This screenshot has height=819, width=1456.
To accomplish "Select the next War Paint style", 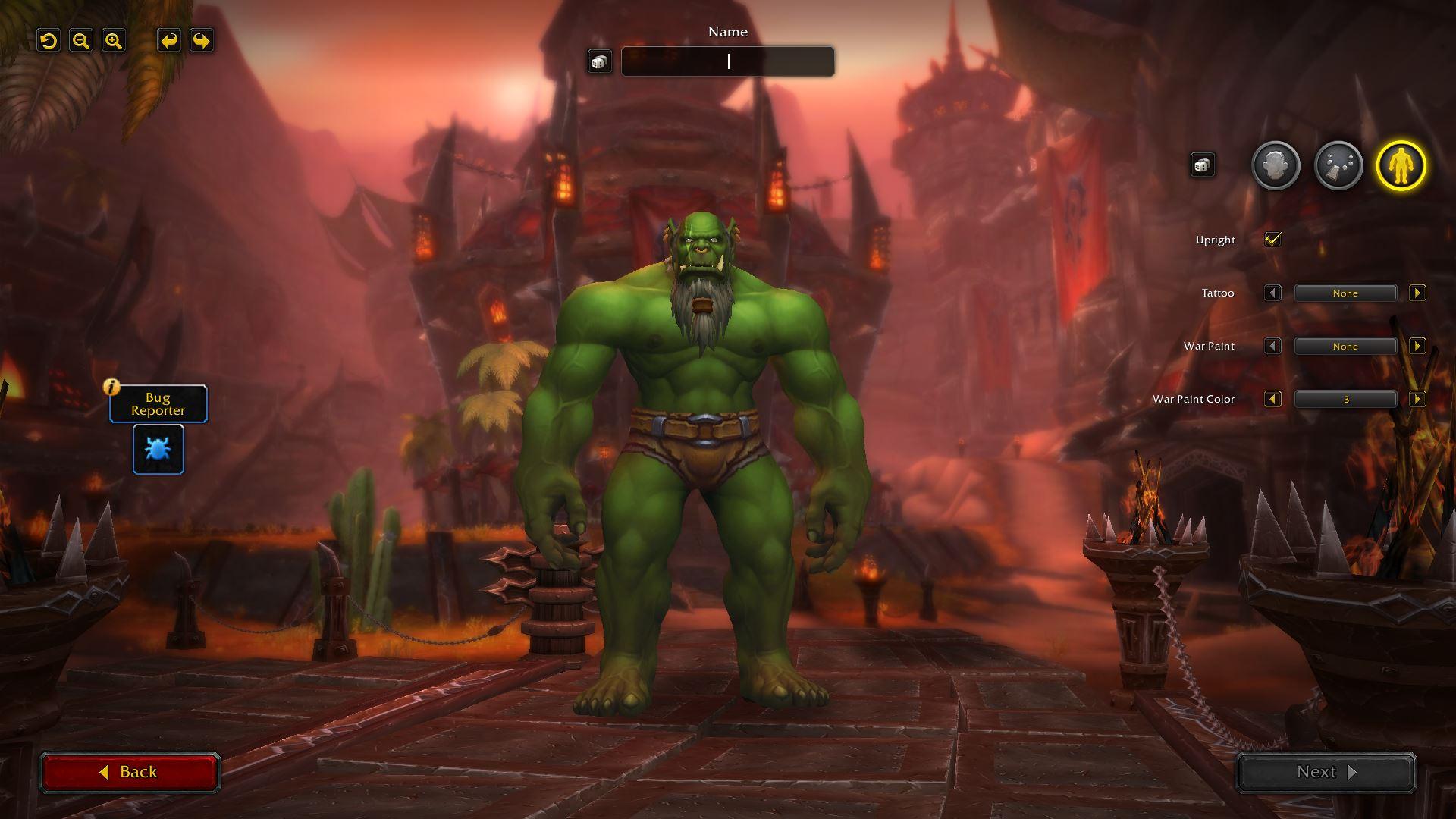I will point(1417,347).
